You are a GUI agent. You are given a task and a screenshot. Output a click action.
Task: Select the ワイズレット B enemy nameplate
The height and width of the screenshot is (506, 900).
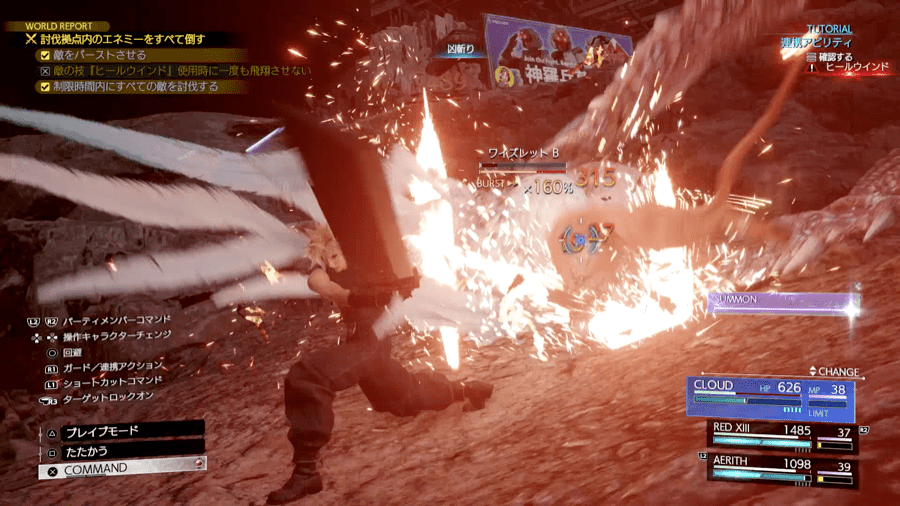[522, 153]
